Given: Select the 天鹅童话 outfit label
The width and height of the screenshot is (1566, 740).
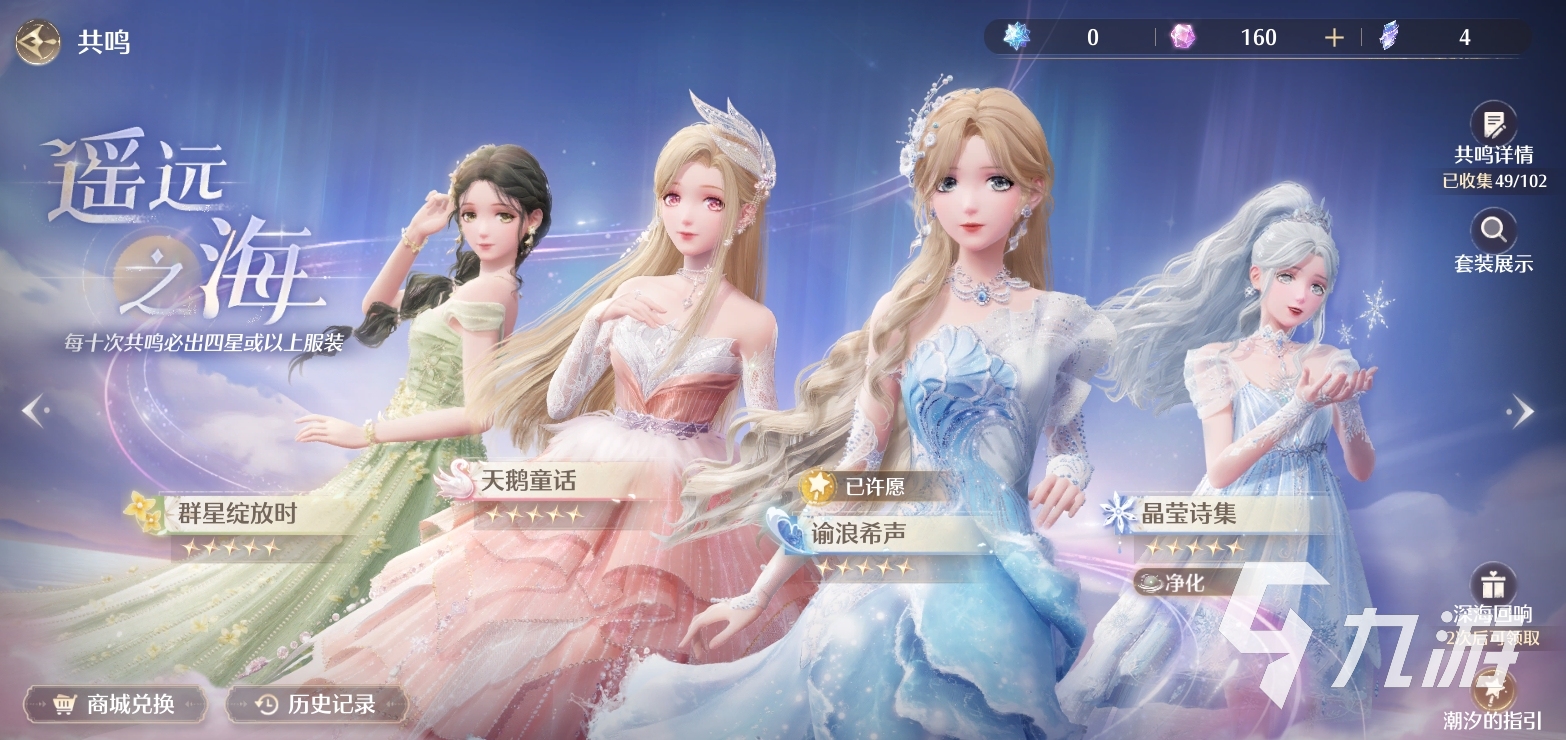Looking at the screenshot, I should click(527, 481).
